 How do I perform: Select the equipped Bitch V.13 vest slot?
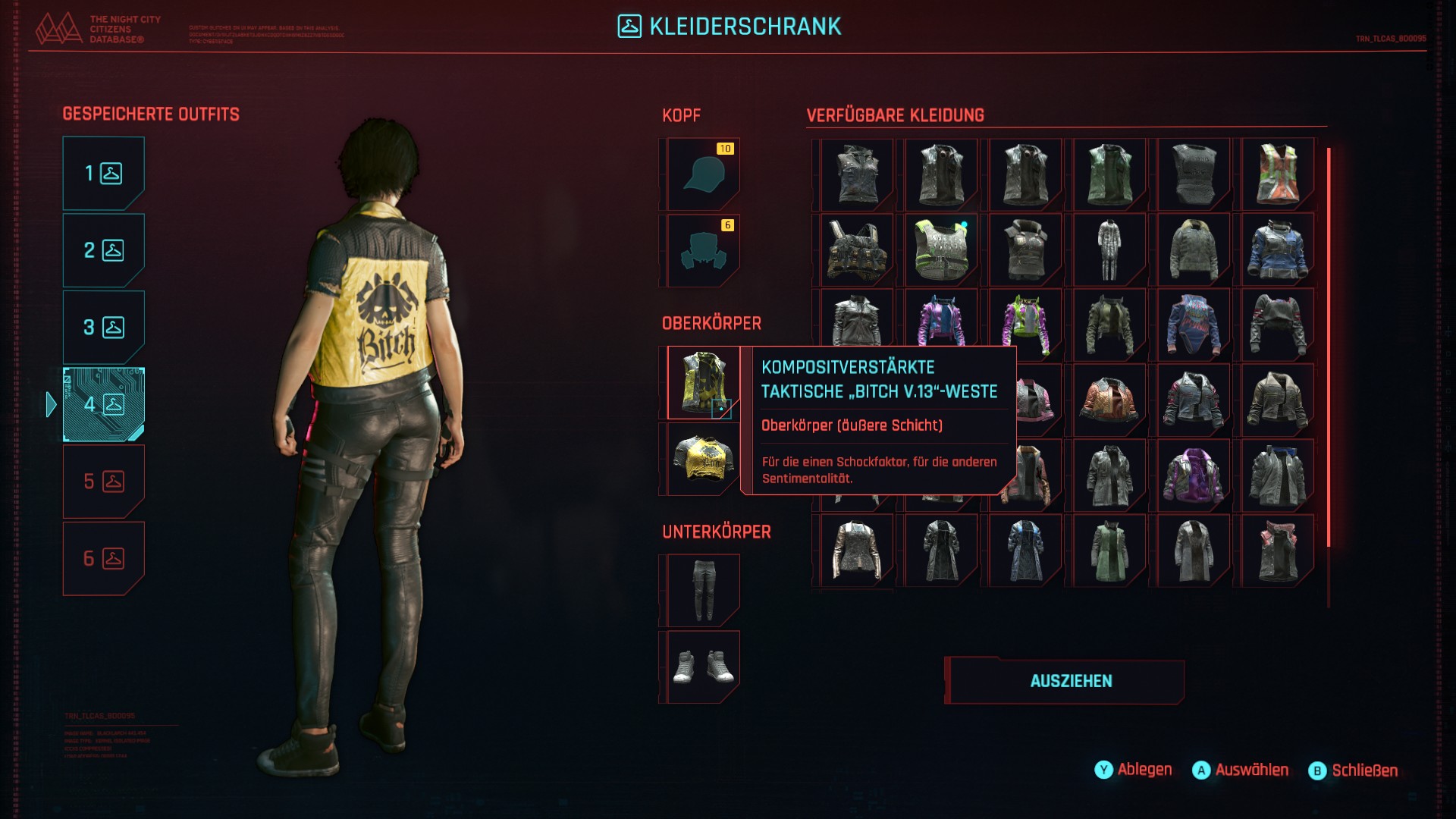[x=703, y=383]
